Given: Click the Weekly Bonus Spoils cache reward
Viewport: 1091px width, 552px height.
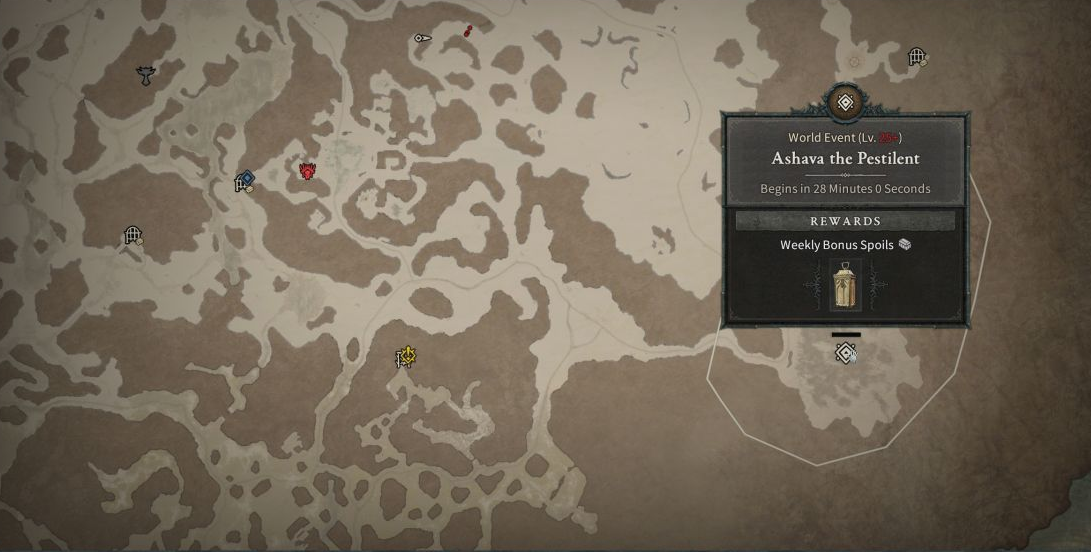Looking at the screenshot, I should tap(846, 285).
